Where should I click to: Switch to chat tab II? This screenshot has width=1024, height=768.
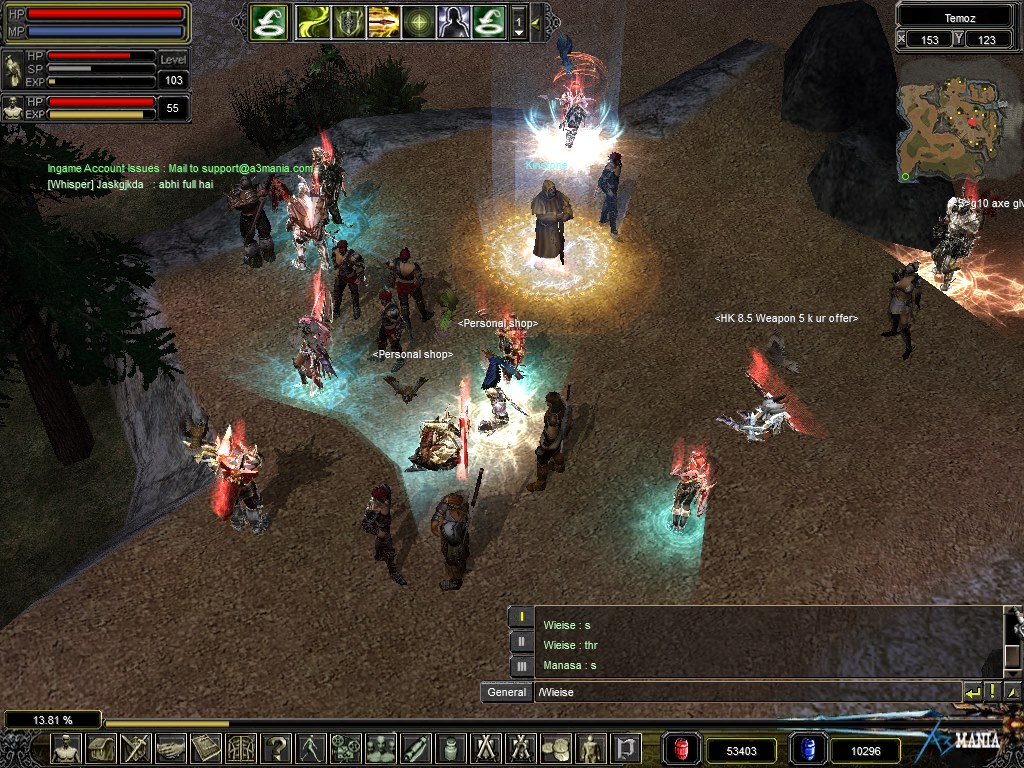tap(521, 641)
